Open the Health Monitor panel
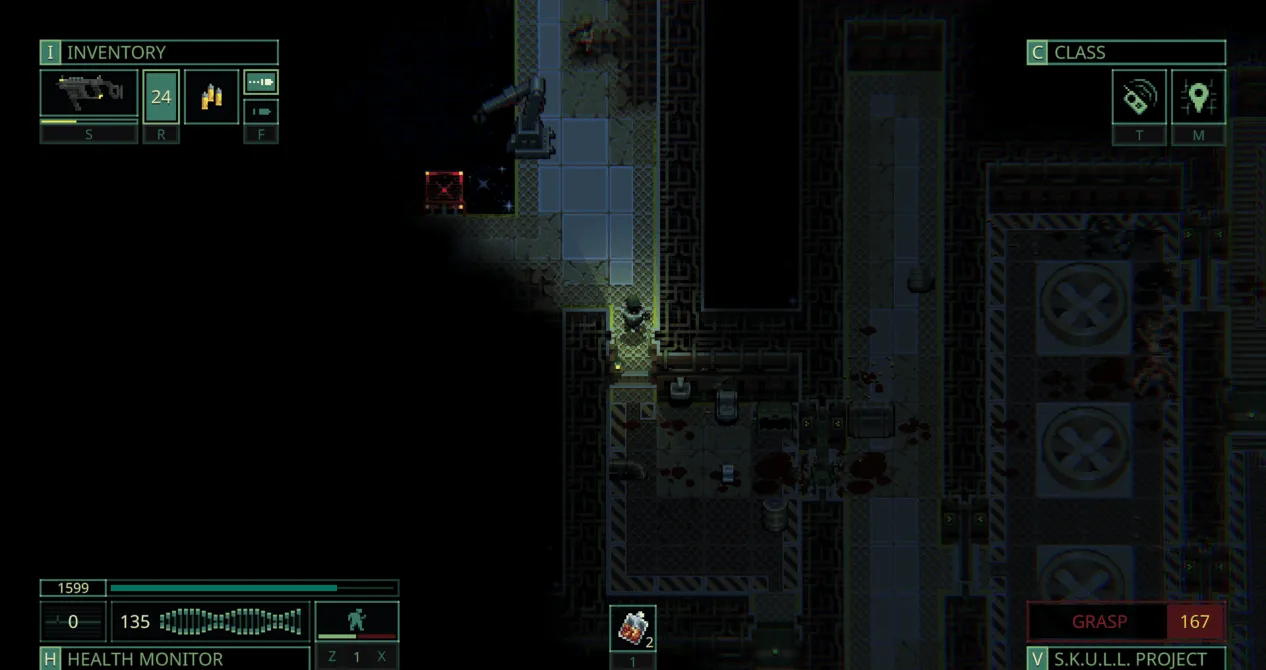The height and width of the screenshot is (670, 1266). (175, 659)
